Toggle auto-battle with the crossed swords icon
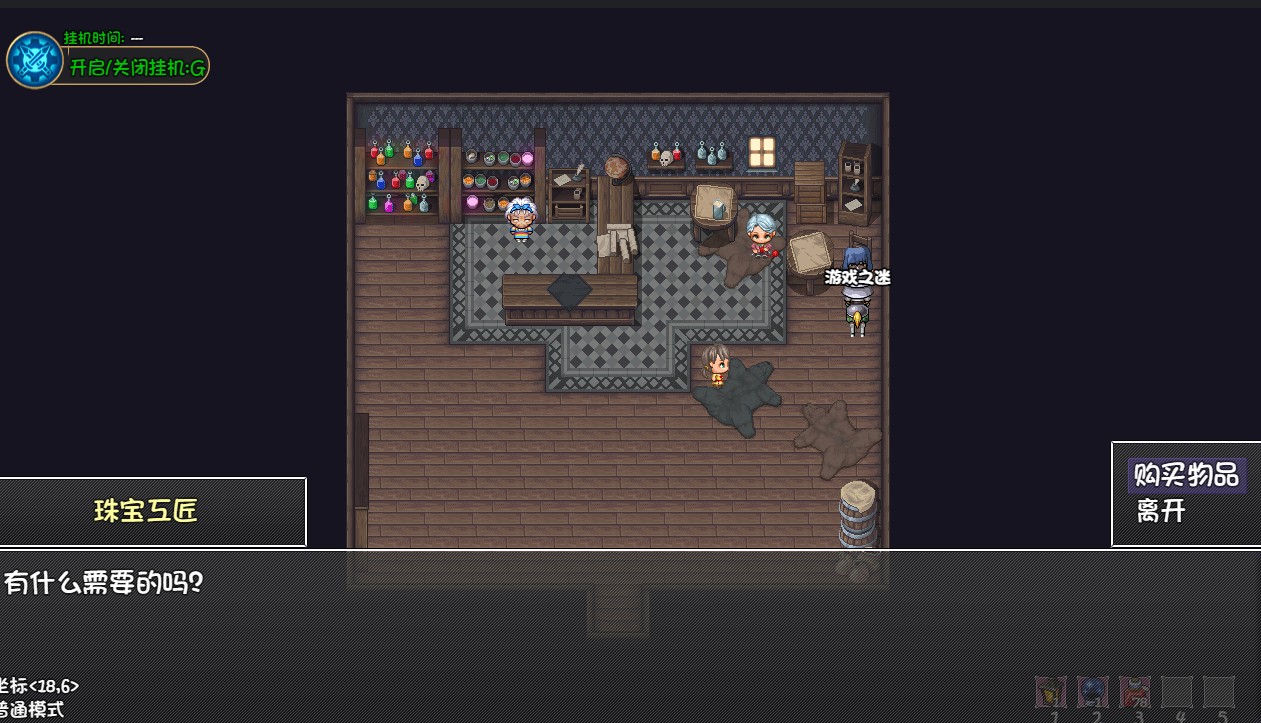1261x723 pixels. coord(35,60)
